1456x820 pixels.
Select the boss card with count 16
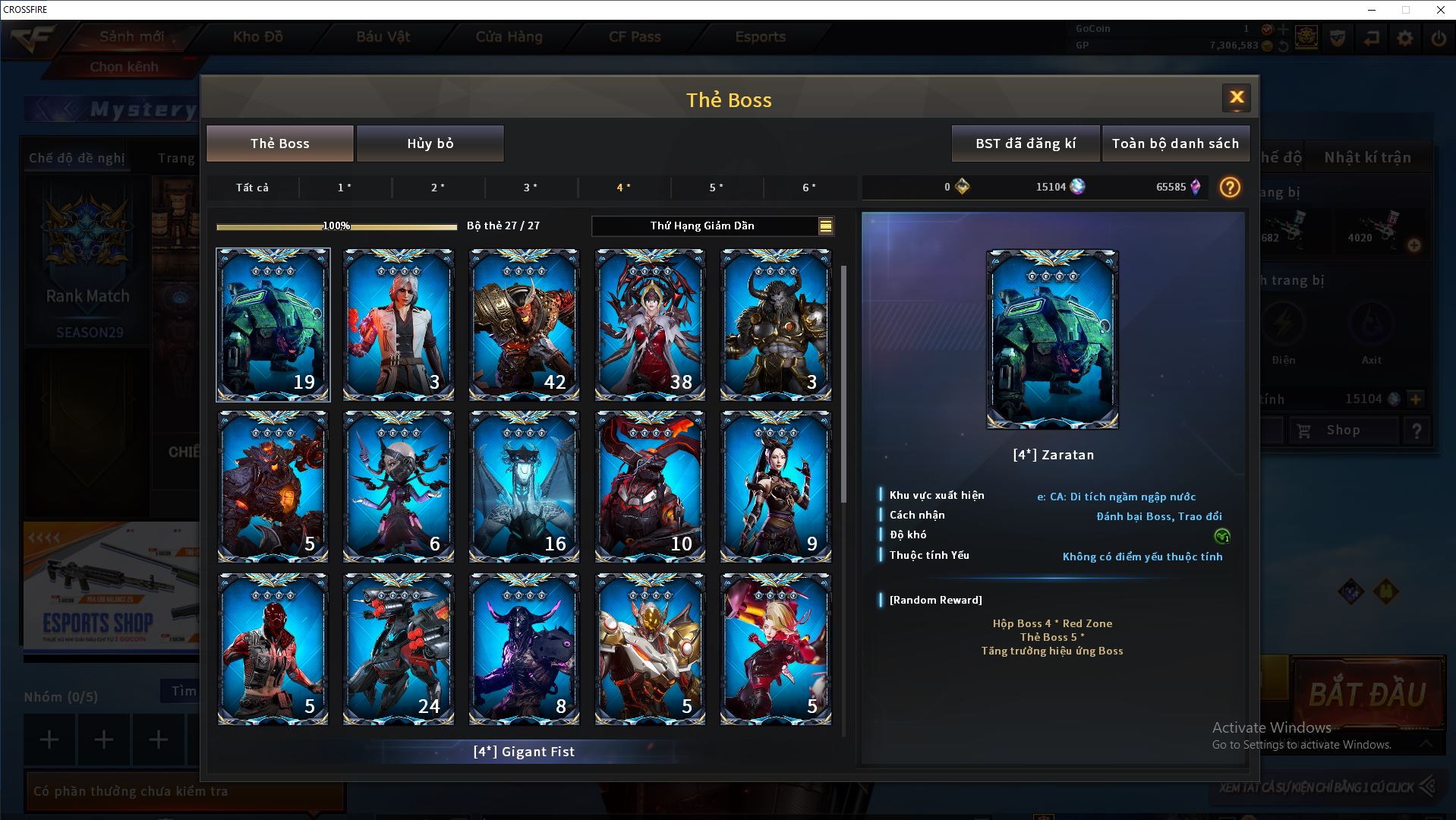pyautogui.click(x=524, y=487)
